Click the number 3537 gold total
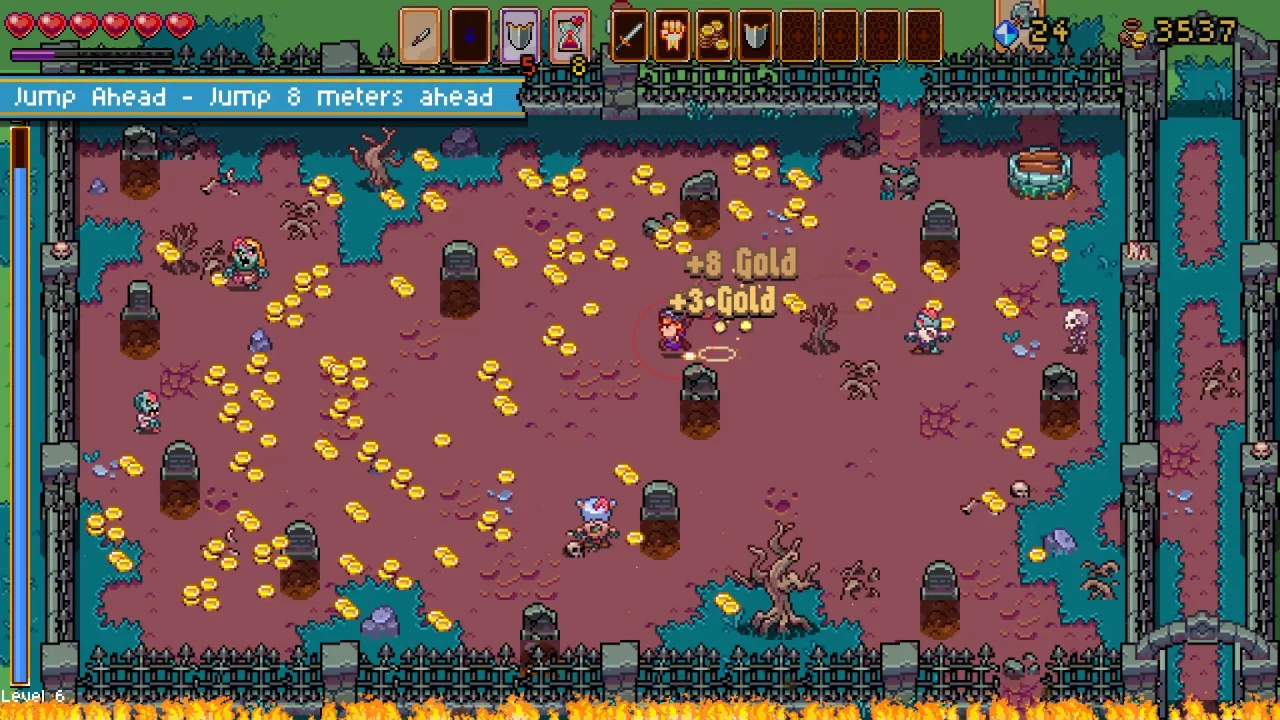The width and height of the screenshot is (1280, 720). [1195, 31]
